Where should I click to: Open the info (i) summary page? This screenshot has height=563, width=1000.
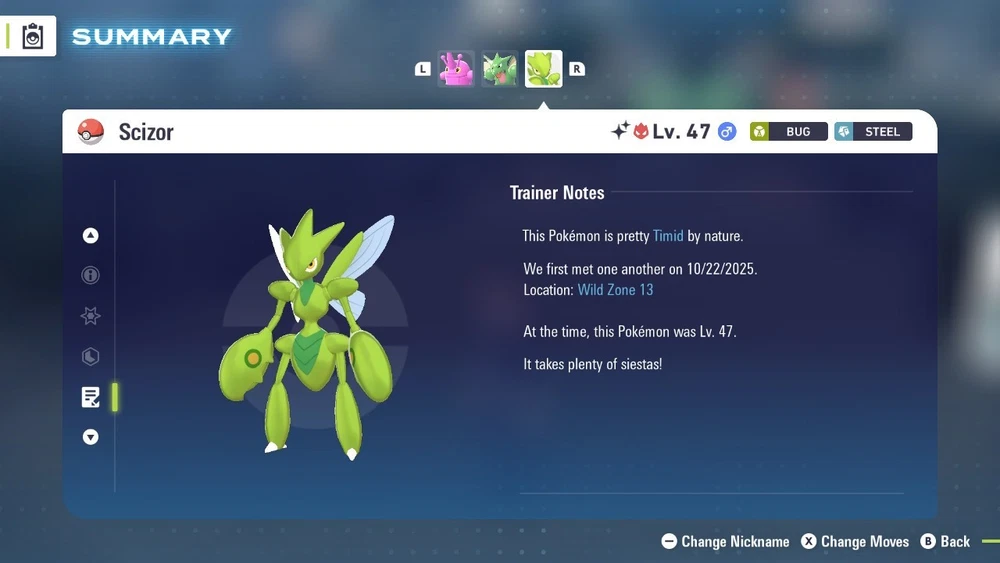point(91,276)
